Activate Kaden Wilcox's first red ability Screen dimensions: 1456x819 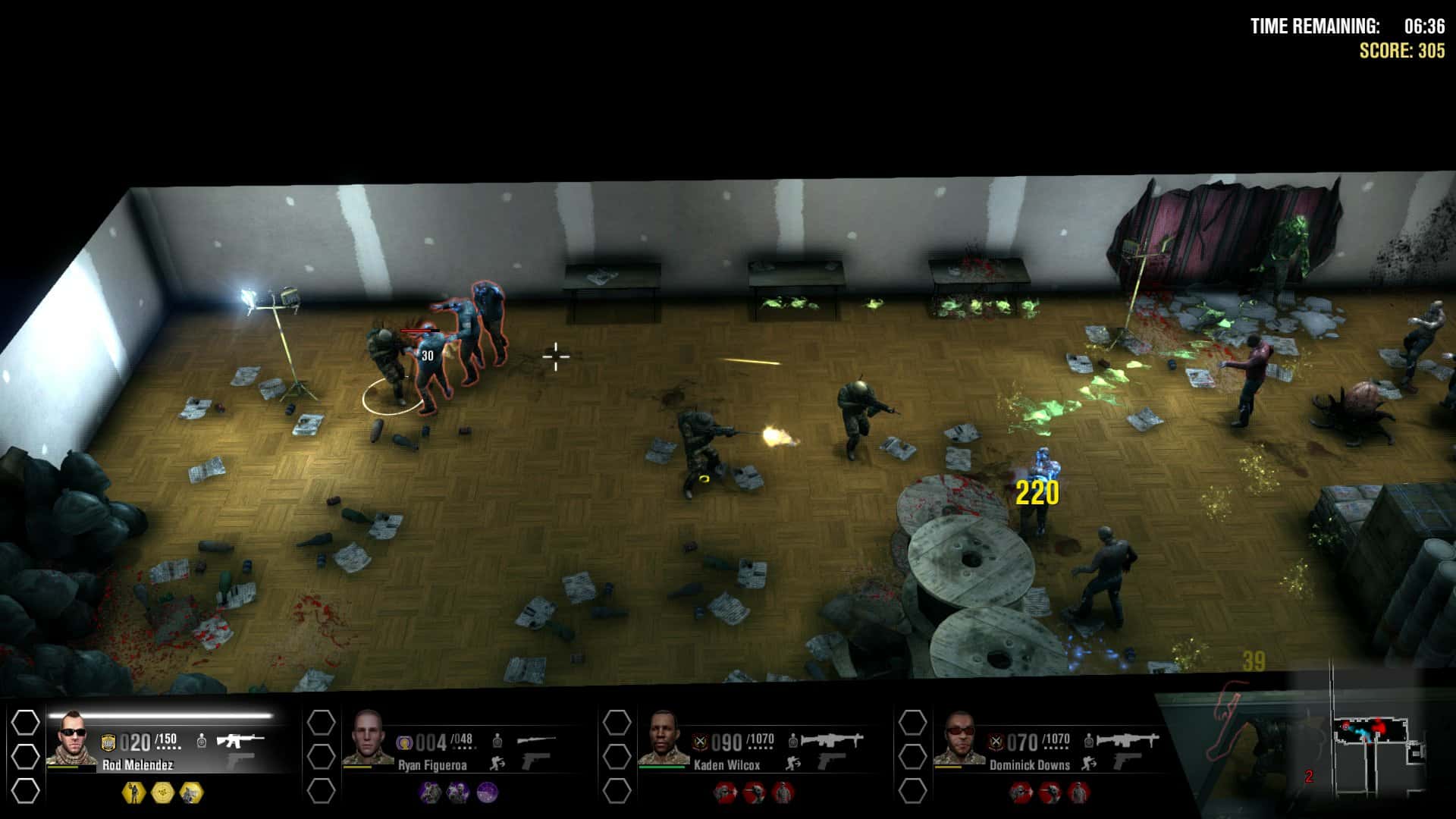tap(726, 792)
